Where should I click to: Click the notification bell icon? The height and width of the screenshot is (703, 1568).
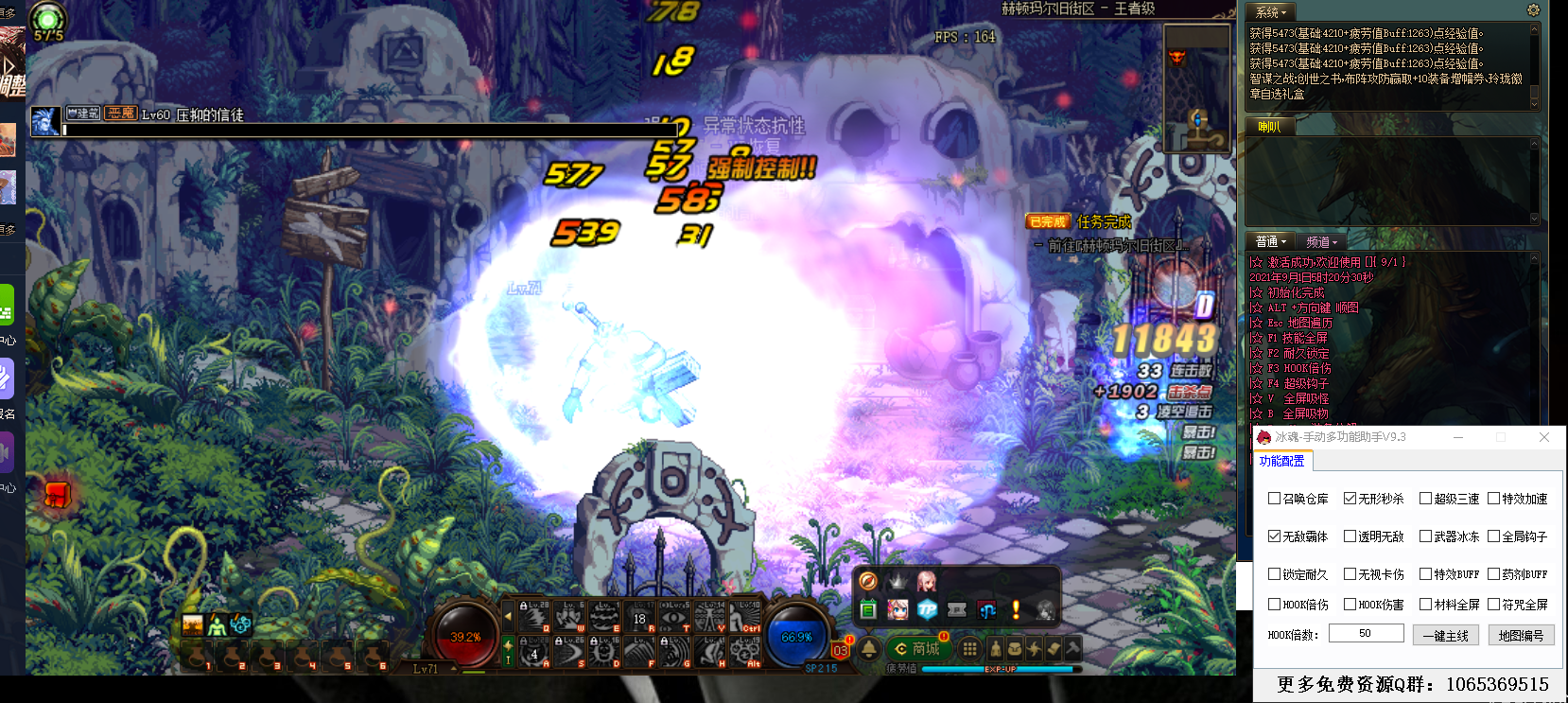tap(869, 649)
